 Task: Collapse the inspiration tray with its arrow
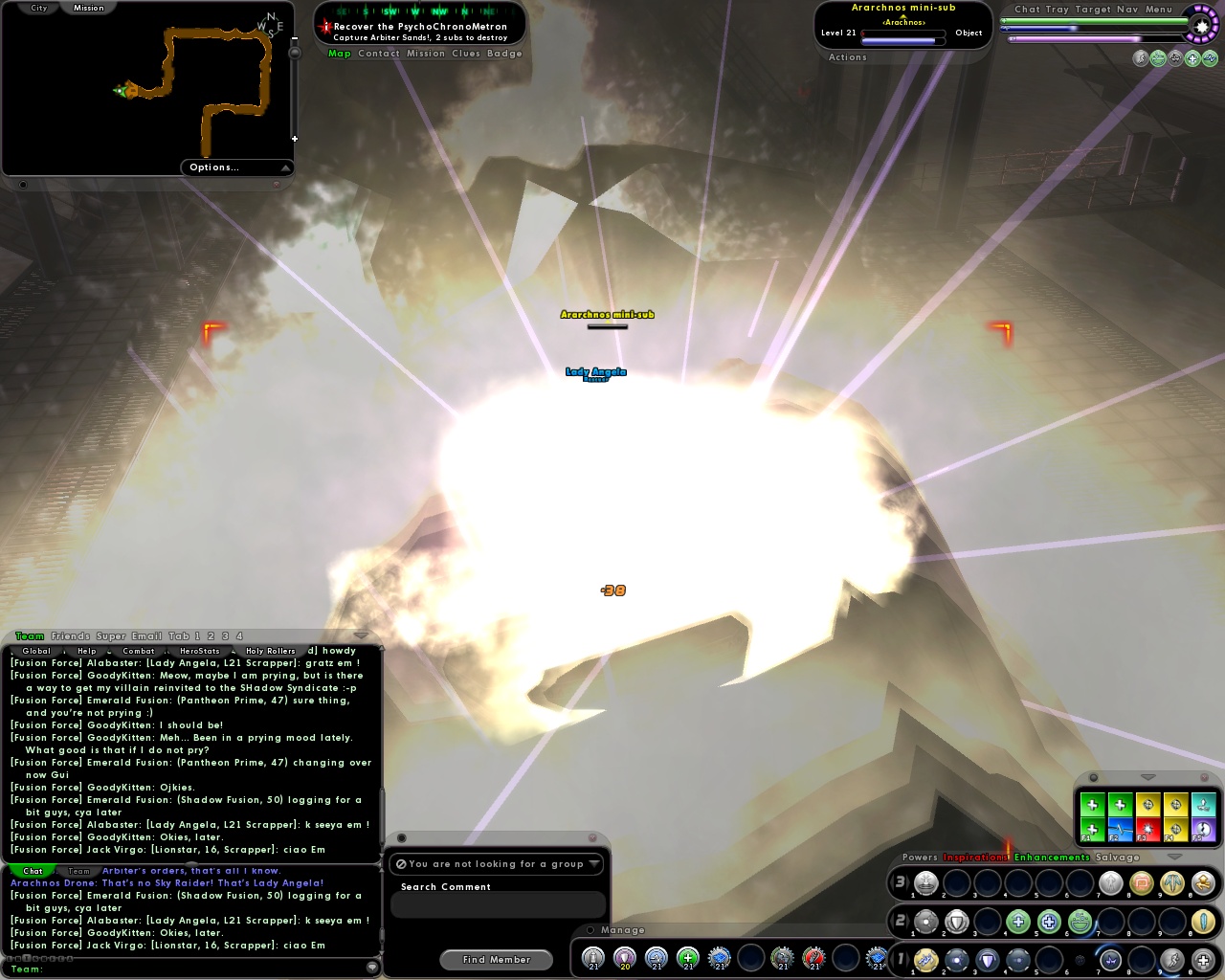pyautogui.click(x=1147, y=777)
